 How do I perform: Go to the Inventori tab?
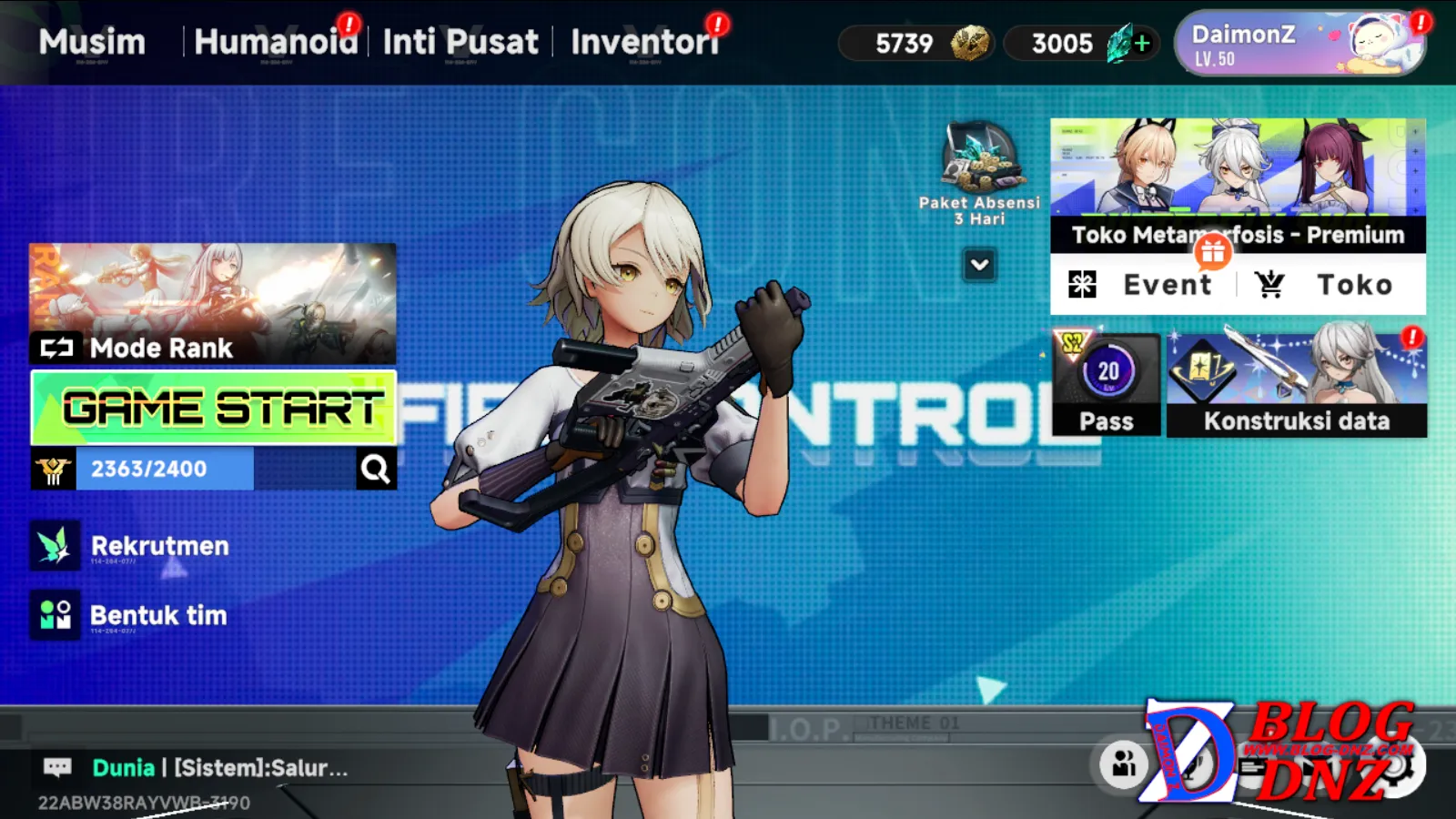coord(644,42)
